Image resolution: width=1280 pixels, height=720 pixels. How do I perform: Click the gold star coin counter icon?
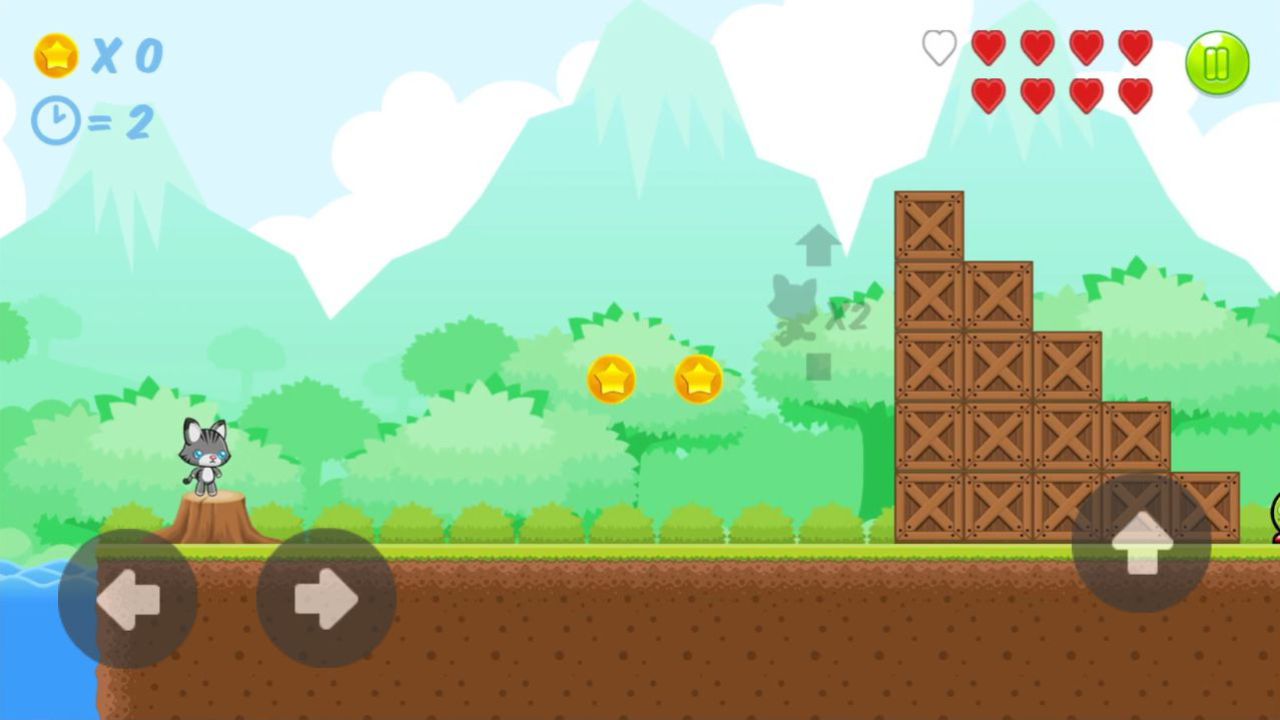[x=57, y=57]
